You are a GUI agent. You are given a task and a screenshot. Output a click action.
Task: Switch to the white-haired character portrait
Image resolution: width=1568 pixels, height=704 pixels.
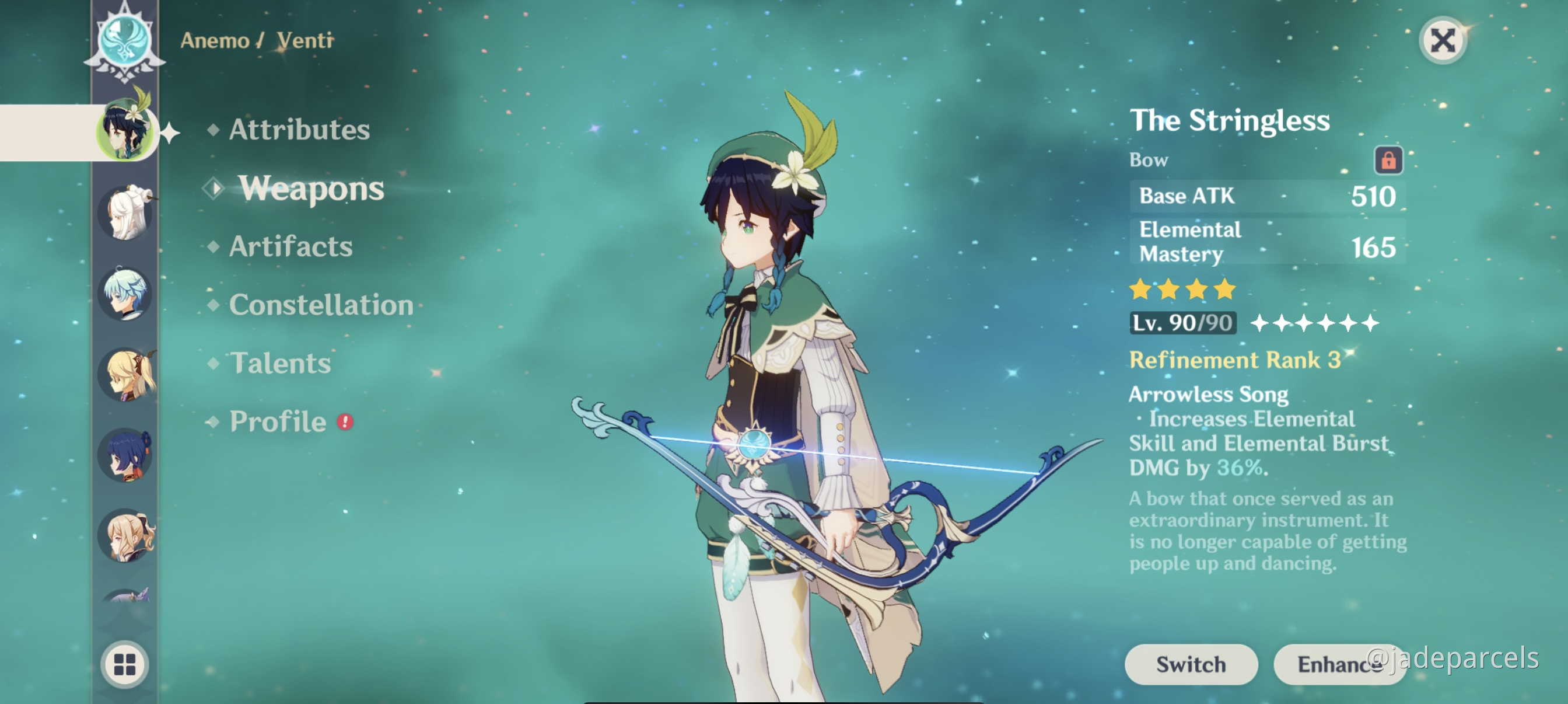point(126,213)
